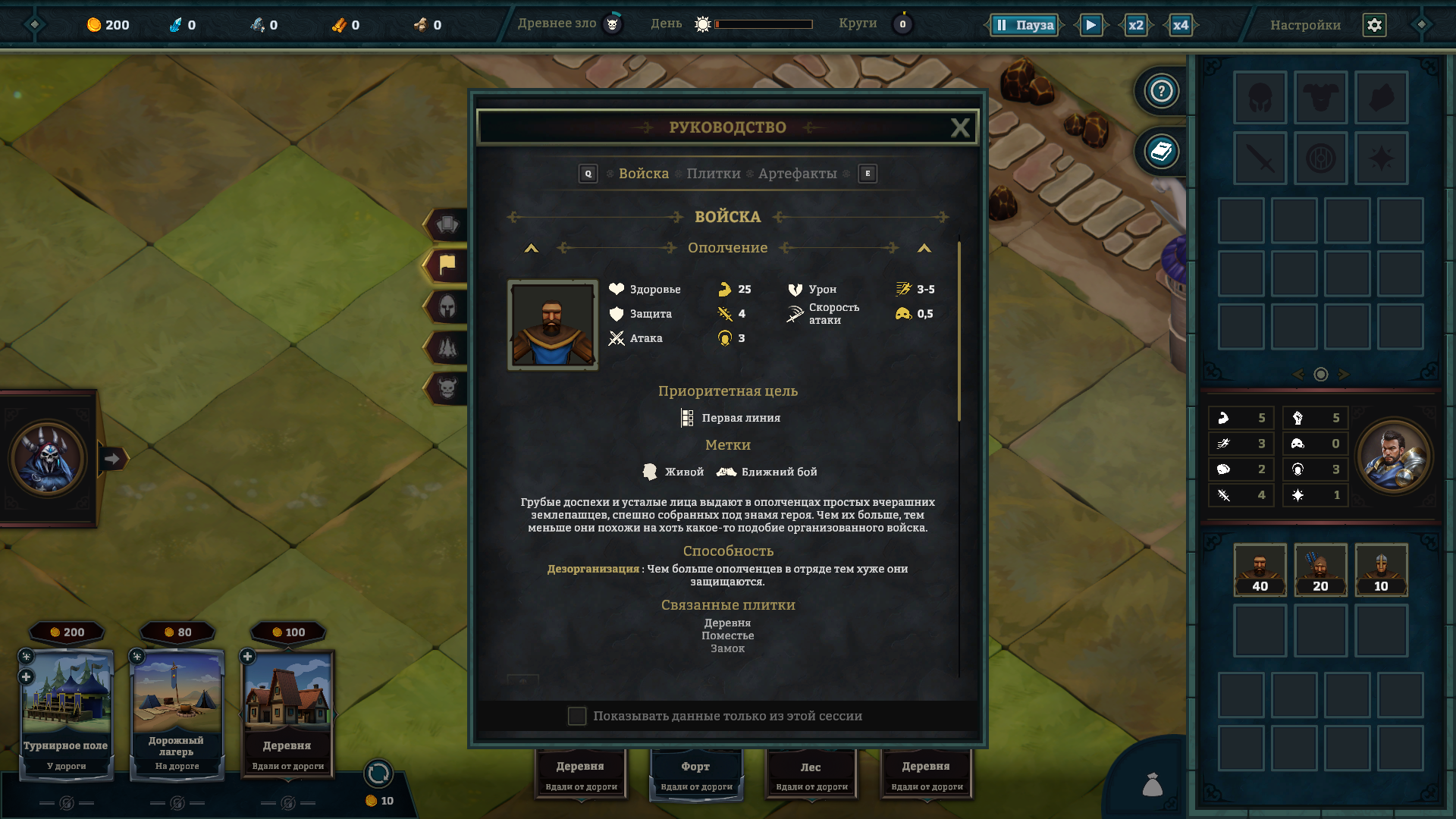Tick the show this session only checkbox

pos(577,716)
